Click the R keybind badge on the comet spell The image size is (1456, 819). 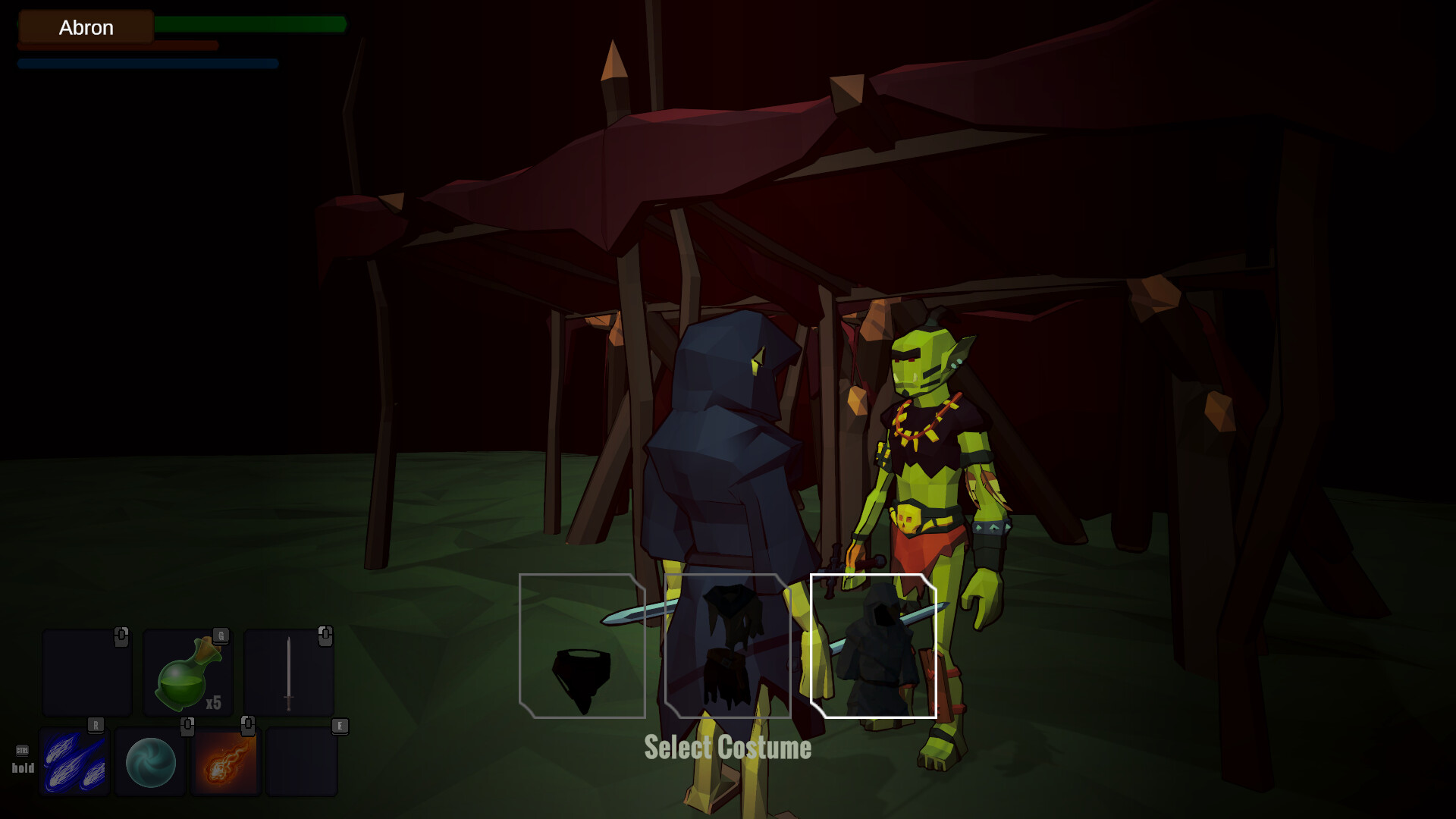[96, 724]
